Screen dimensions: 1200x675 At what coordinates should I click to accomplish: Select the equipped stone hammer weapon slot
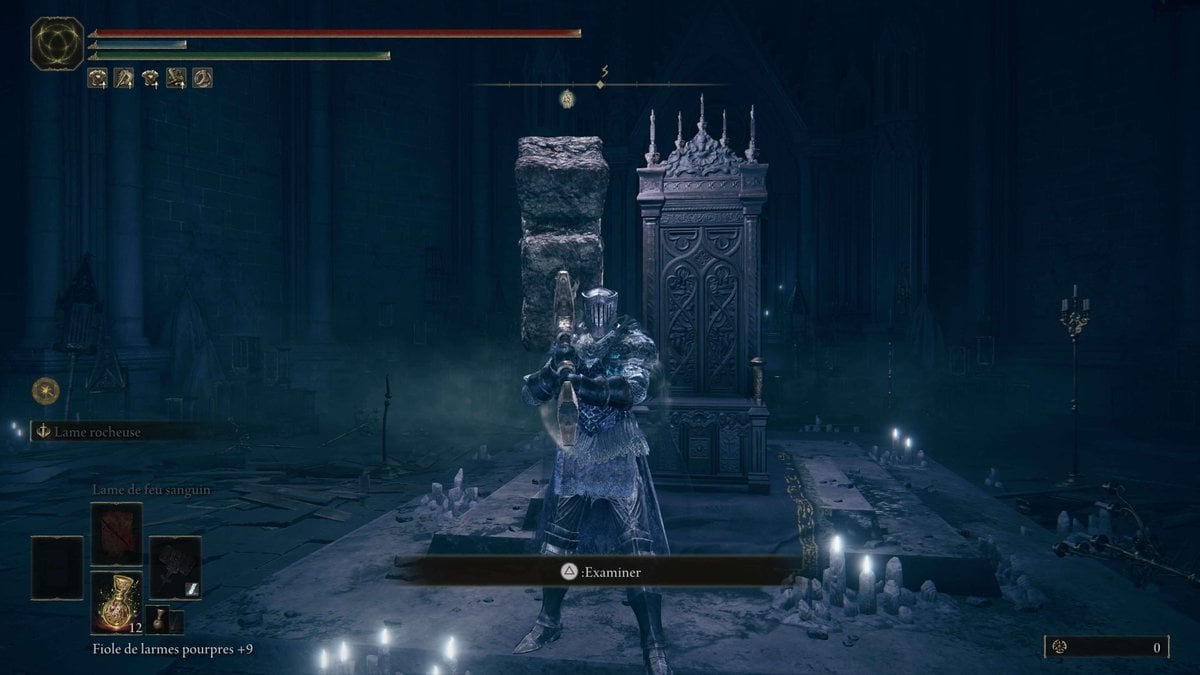point(175,568)
